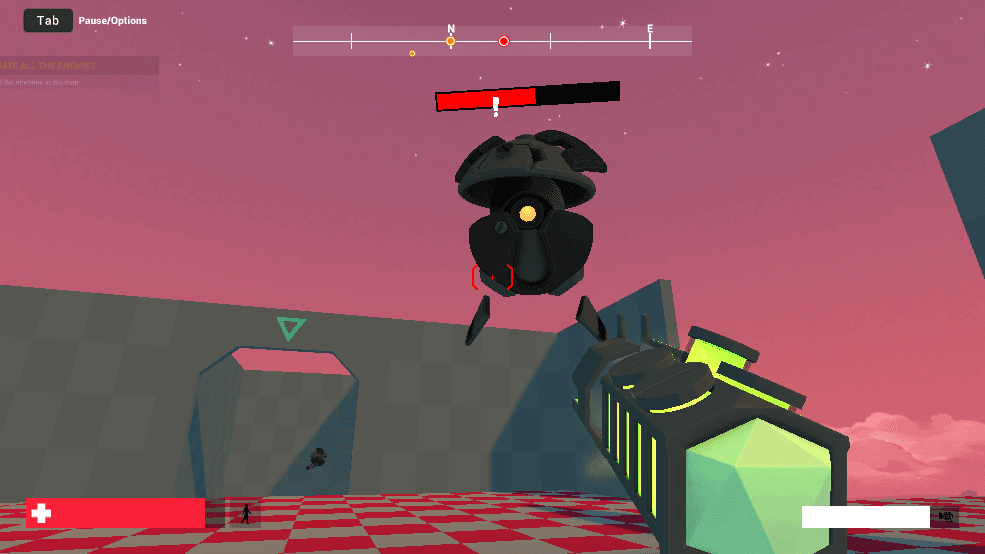Select the orange marker at compass North
The width and height of the screenshot is (985, 554).
tap(451, 41)
